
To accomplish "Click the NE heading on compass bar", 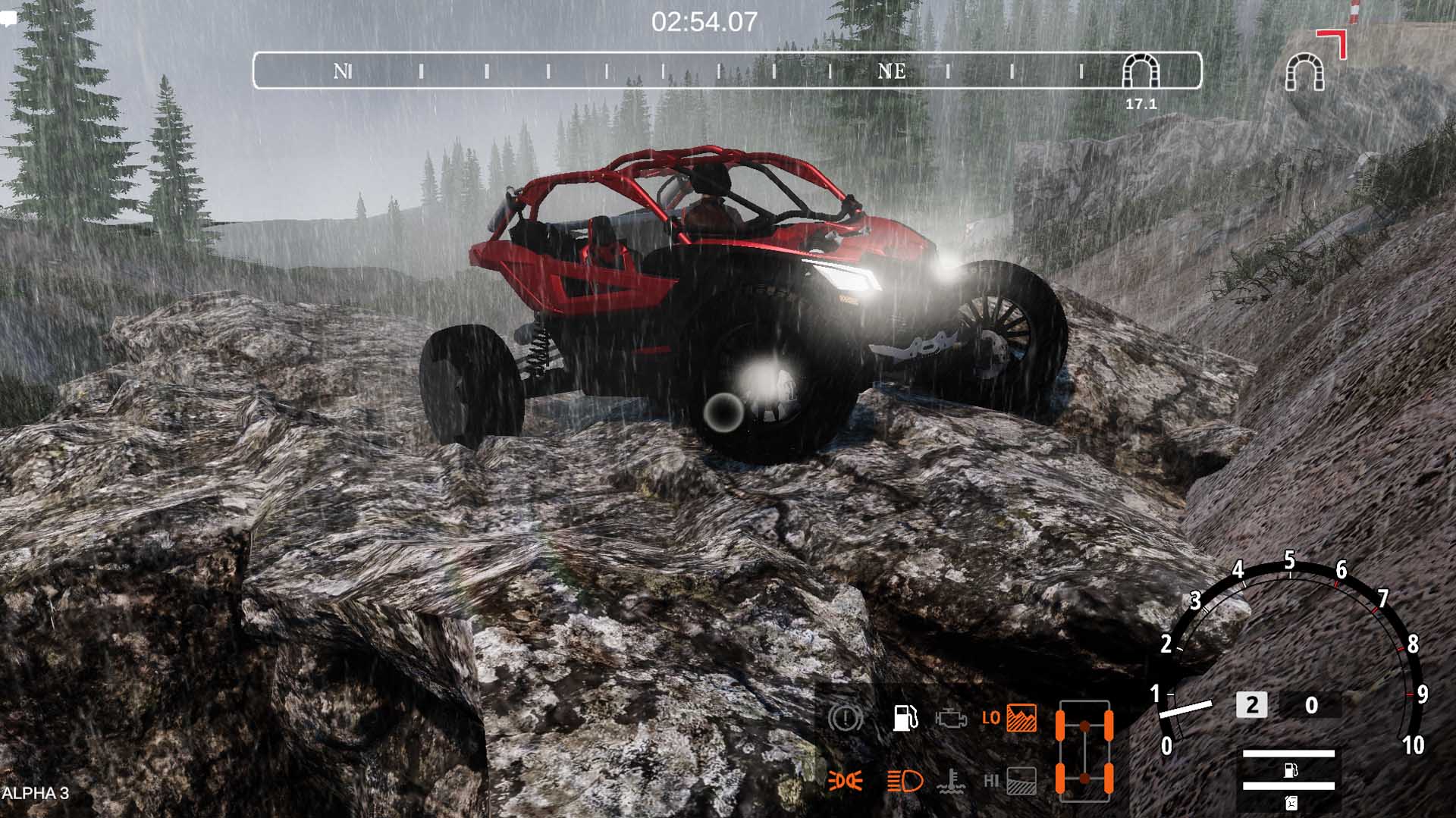I will pyautogui.click(x=891, y=71).
